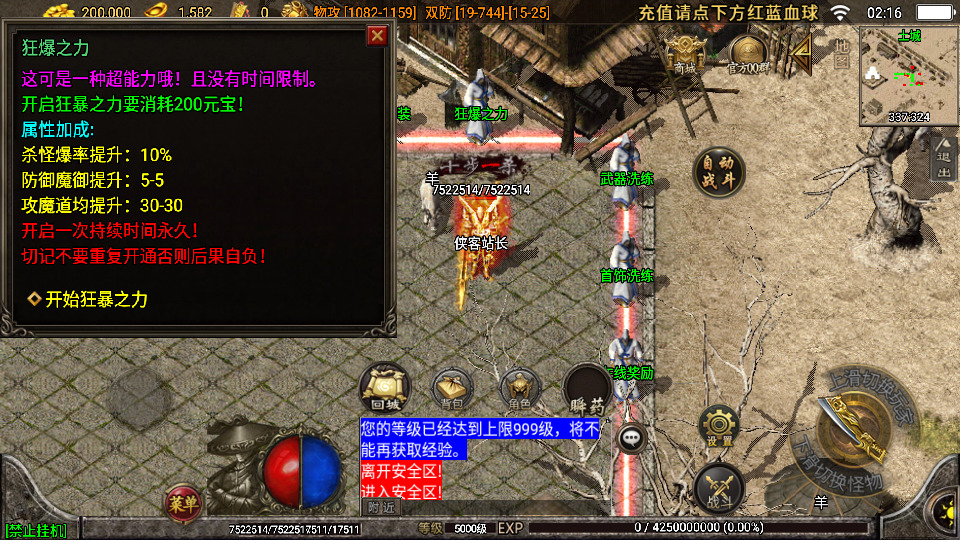Open the 设置 settings gear
The width and height of the screenshot is (960, 540).
[719, 426]
